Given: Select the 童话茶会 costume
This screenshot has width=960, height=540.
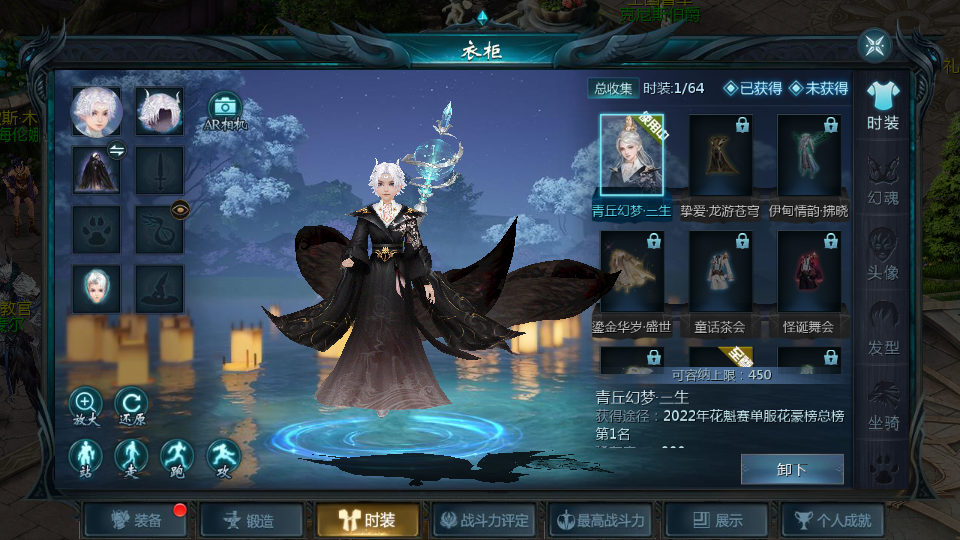Looking at the screenshot, I should coord(720,273).
